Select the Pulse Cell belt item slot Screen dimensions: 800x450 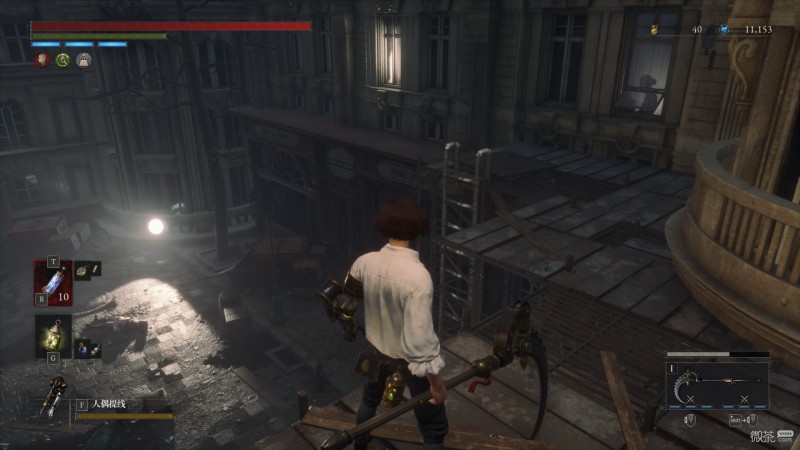click(x=52, y=282)
